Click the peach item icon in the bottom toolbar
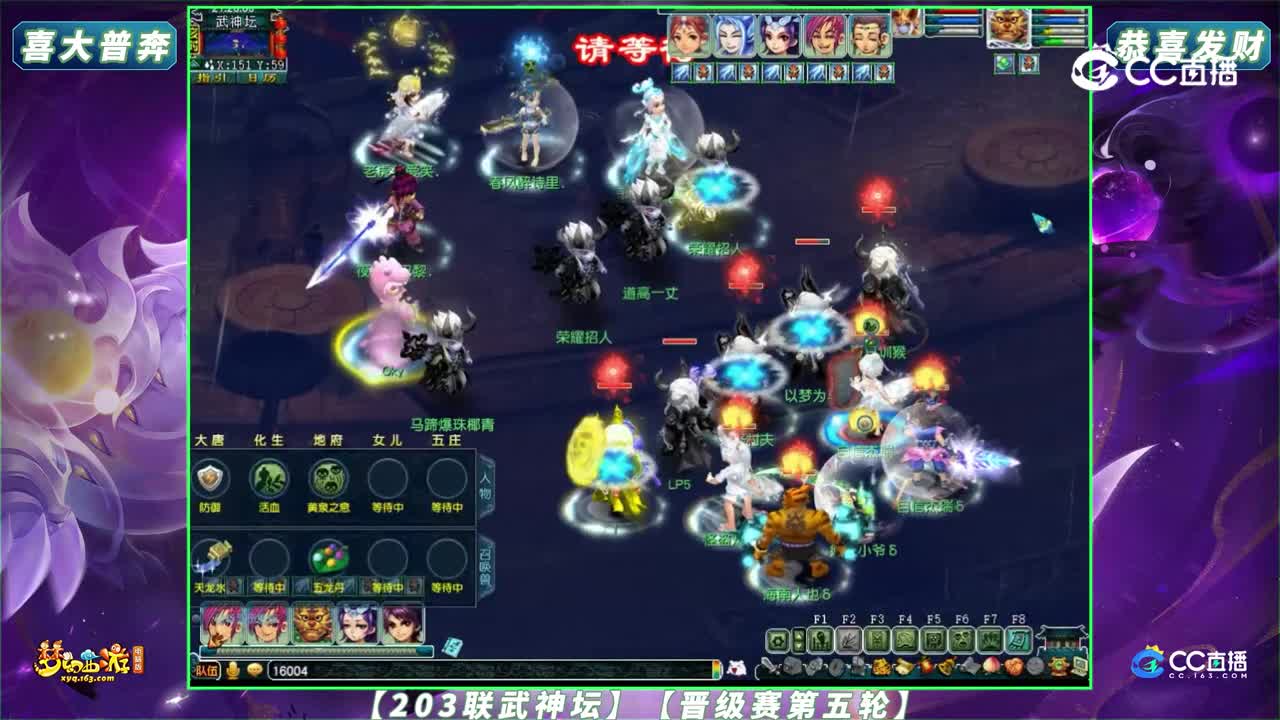 [x=991, y=666]
